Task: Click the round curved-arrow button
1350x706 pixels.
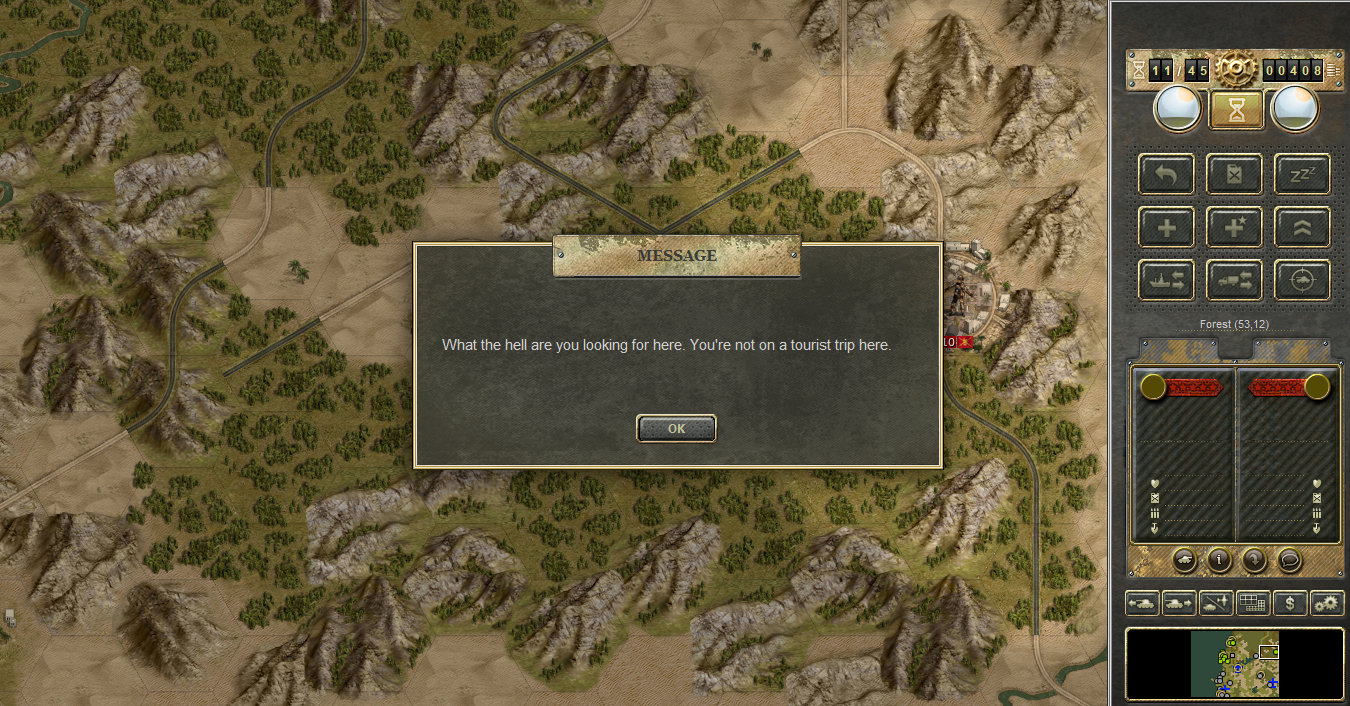Action: (1254, 560)
